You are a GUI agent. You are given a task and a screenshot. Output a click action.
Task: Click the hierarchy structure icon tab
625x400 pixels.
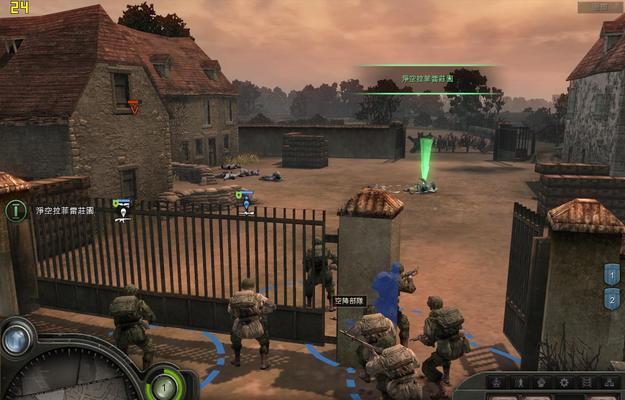[x=610, y=383]
